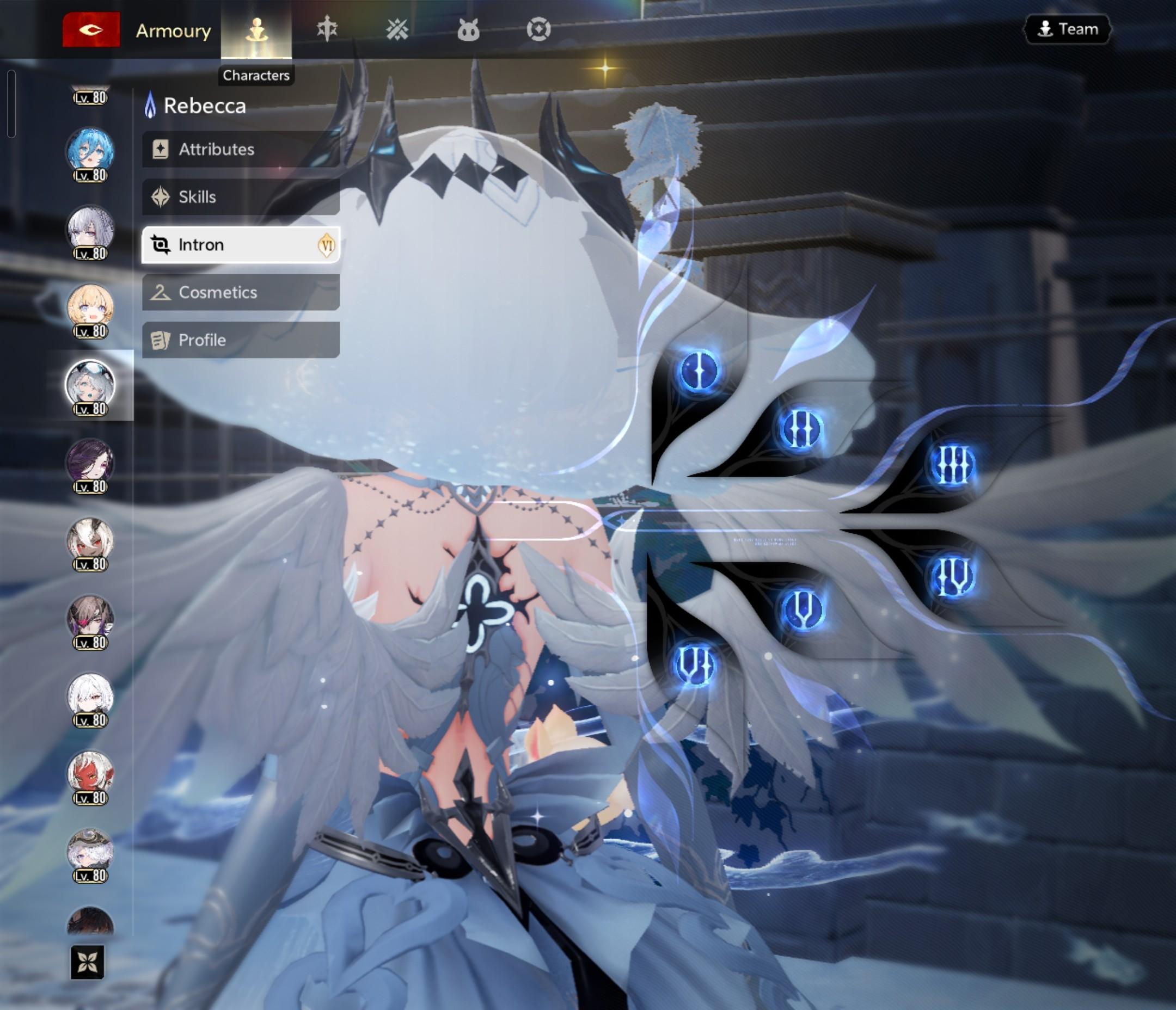The image size is (1176, 1010).
Task: Select the crossed swords tab
Action: click(x=397, y=29)
